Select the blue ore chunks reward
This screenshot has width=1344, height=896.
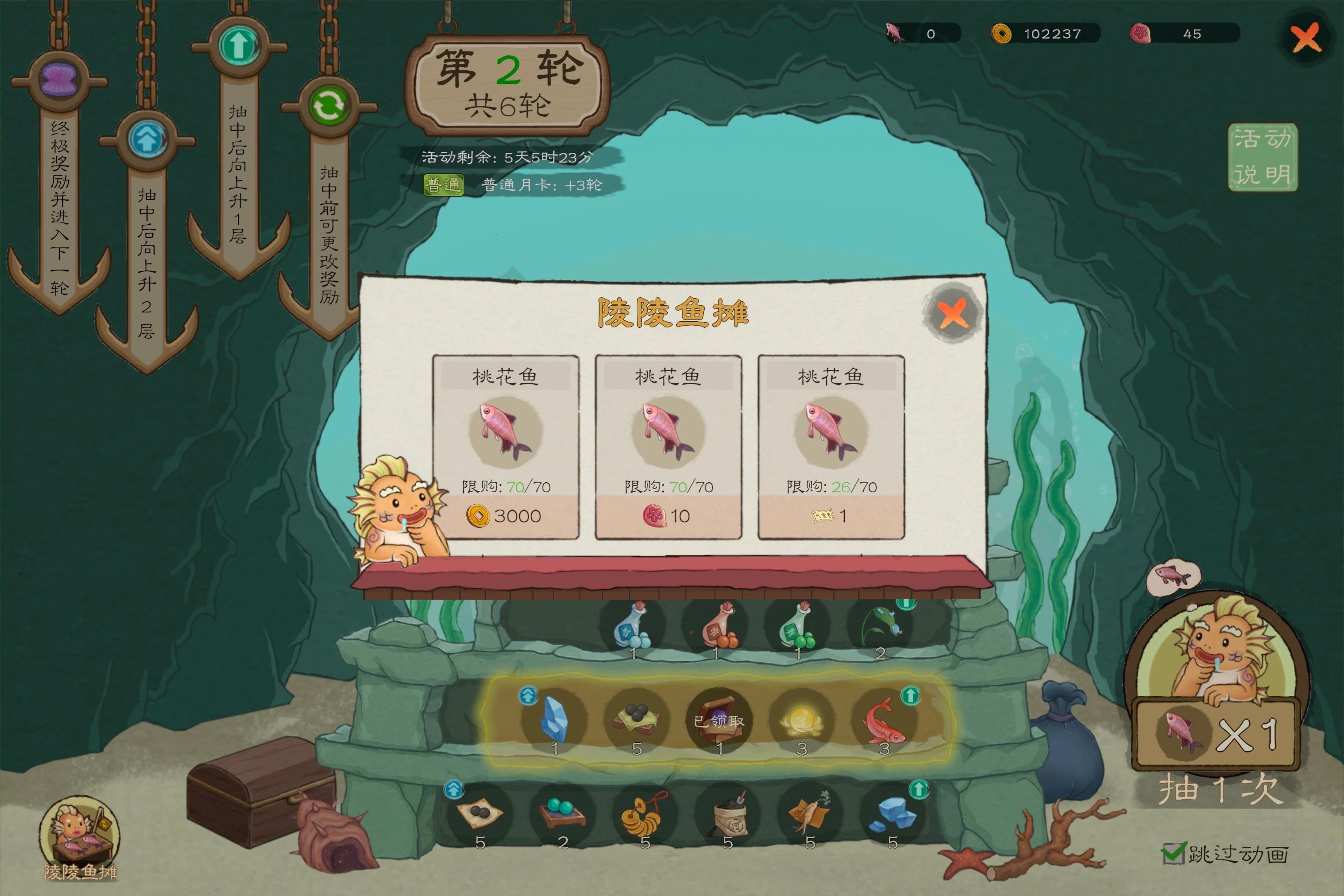click(x=891, y=814)
